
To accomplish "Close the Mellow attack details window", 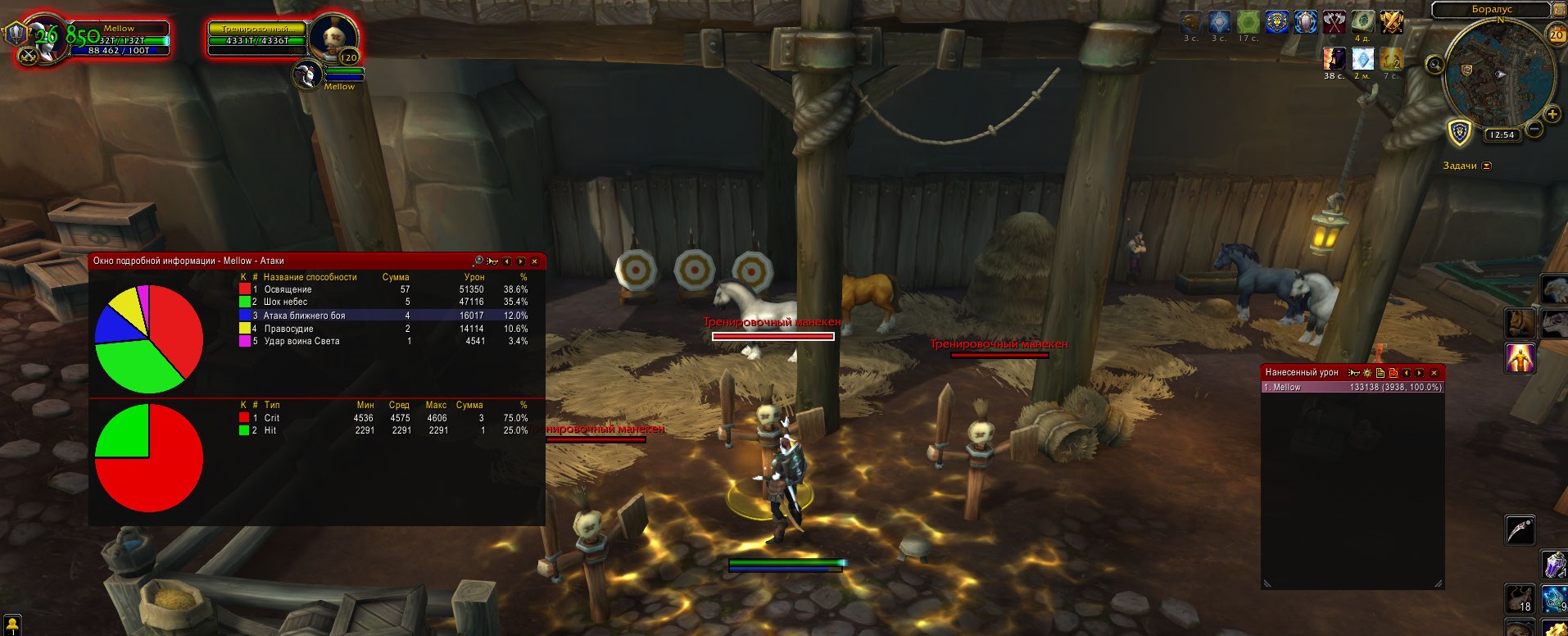I will pos(534,261).
